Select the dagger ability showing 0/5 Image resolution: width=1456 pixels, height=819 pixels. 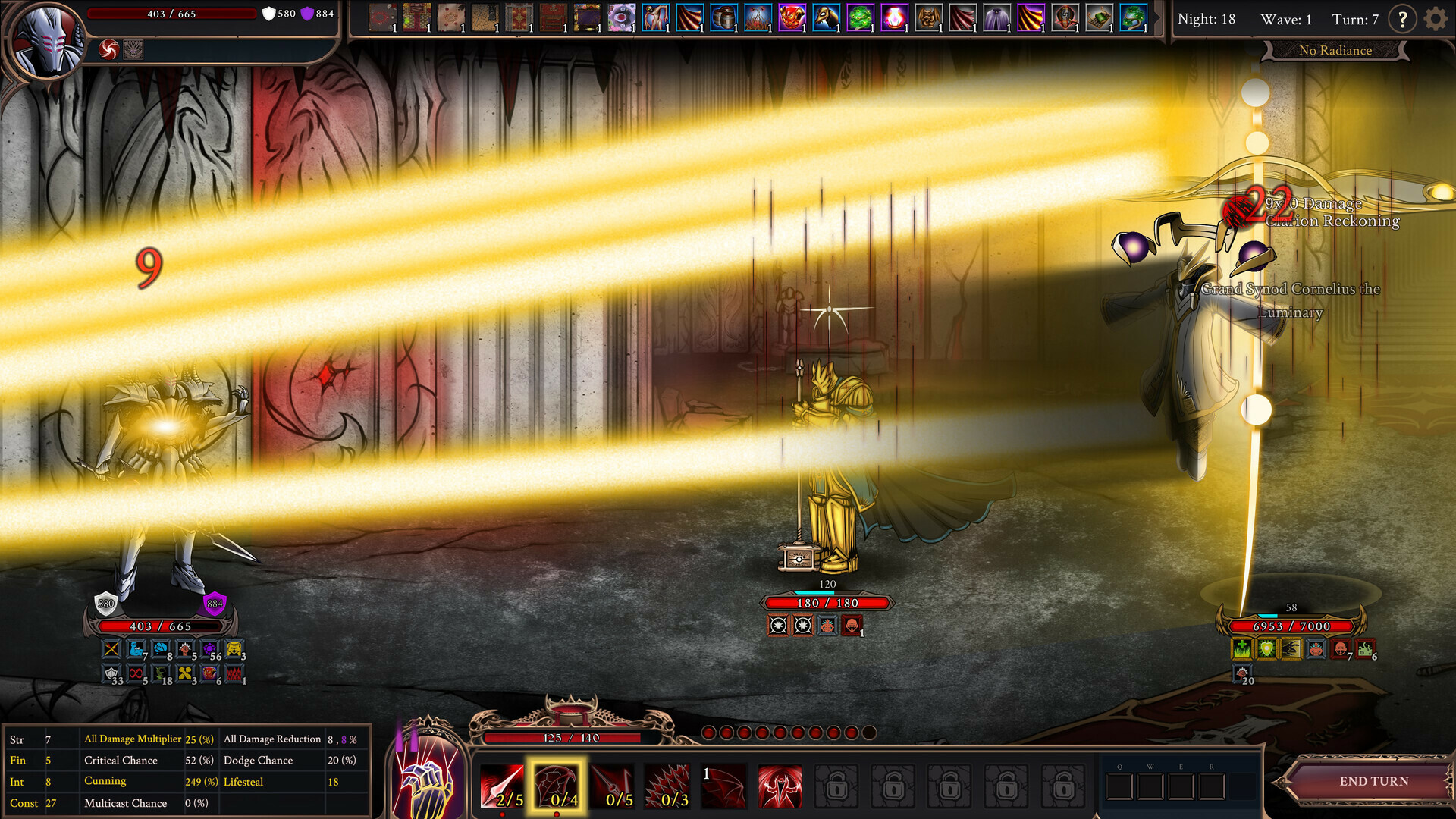tap(614, 785)
